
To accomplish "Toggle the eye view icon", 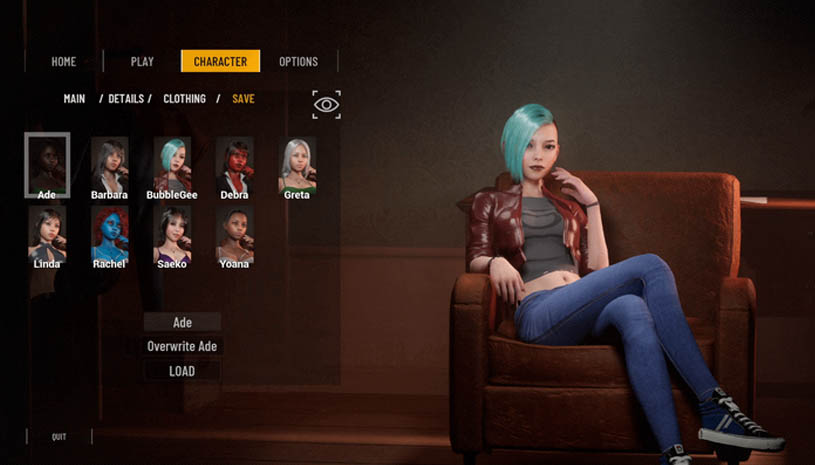I will point(326,104).
